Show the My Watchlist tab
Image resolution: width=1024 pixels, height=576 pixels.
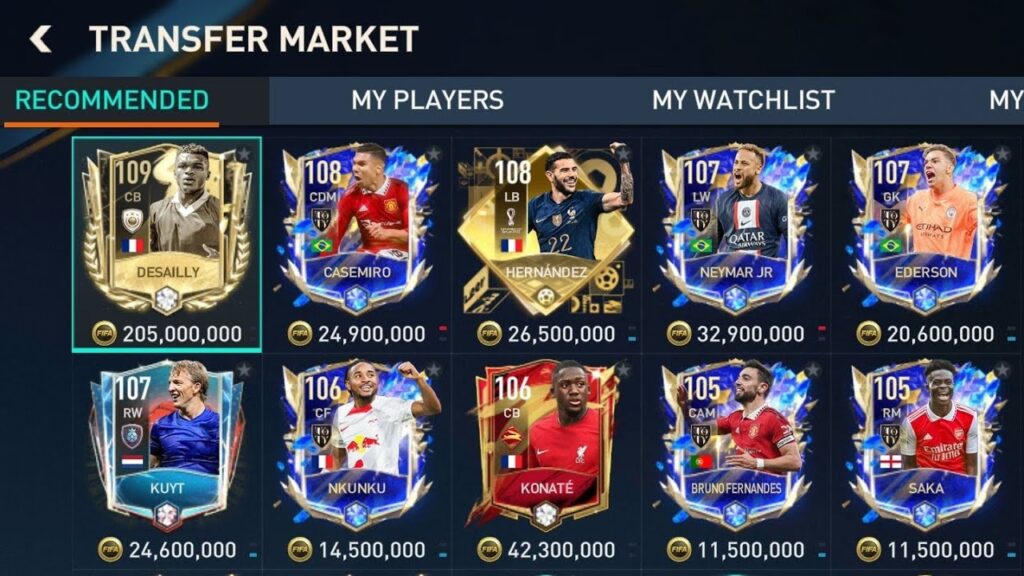click(x=743, y=100)
